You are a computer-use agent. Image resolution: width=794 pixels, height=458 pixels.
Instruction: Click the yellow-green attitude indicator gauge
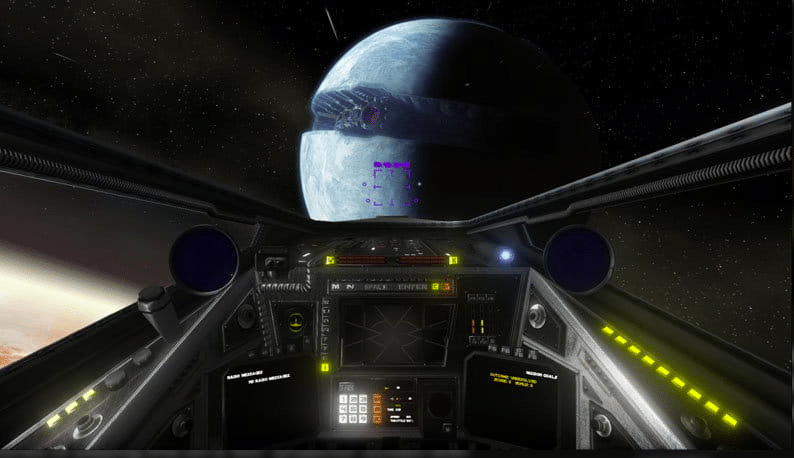[x=296, y=322]
